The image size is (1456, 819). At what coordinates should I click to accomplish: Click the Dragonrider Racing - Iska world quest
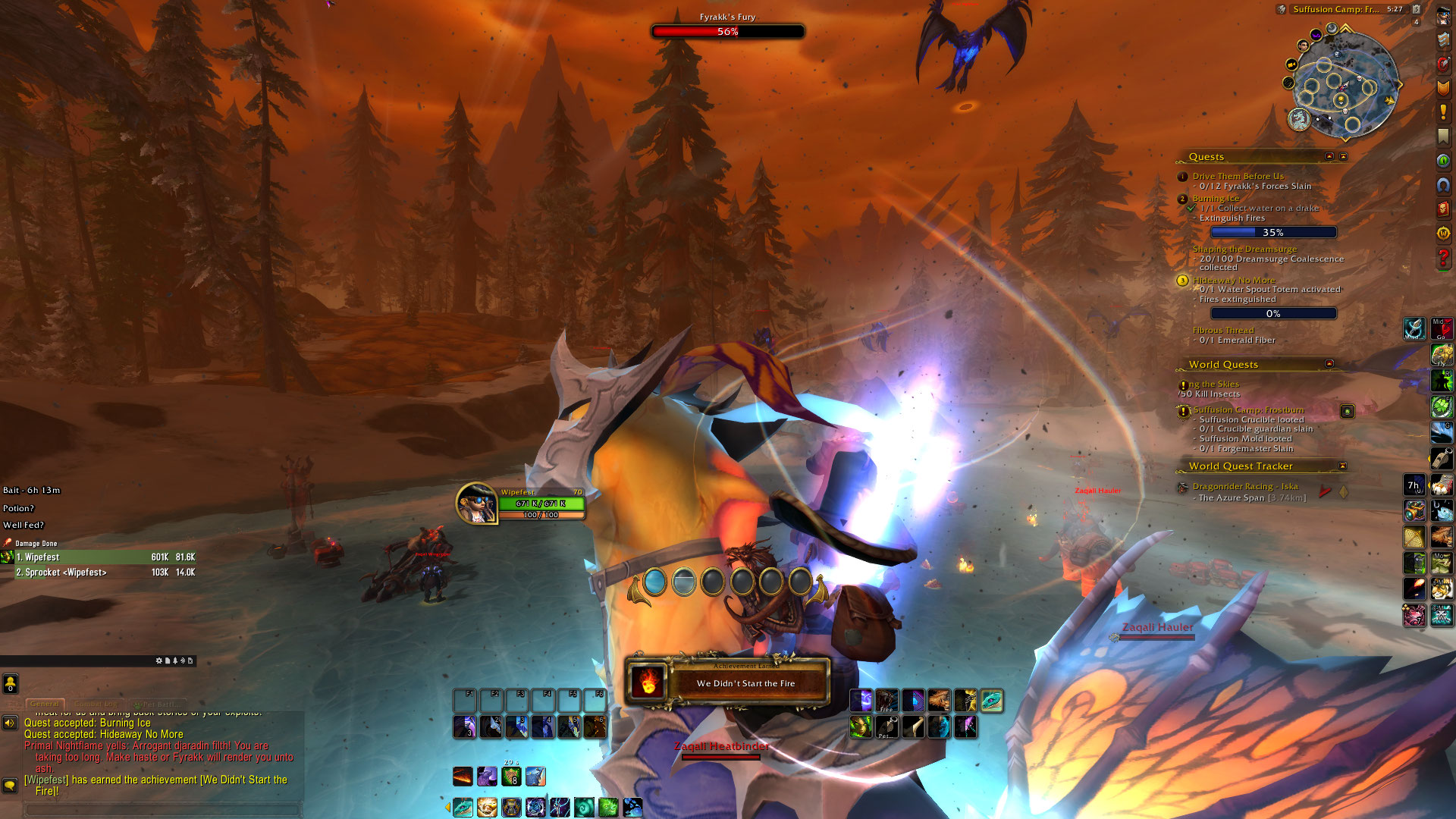pos(1245,486)
